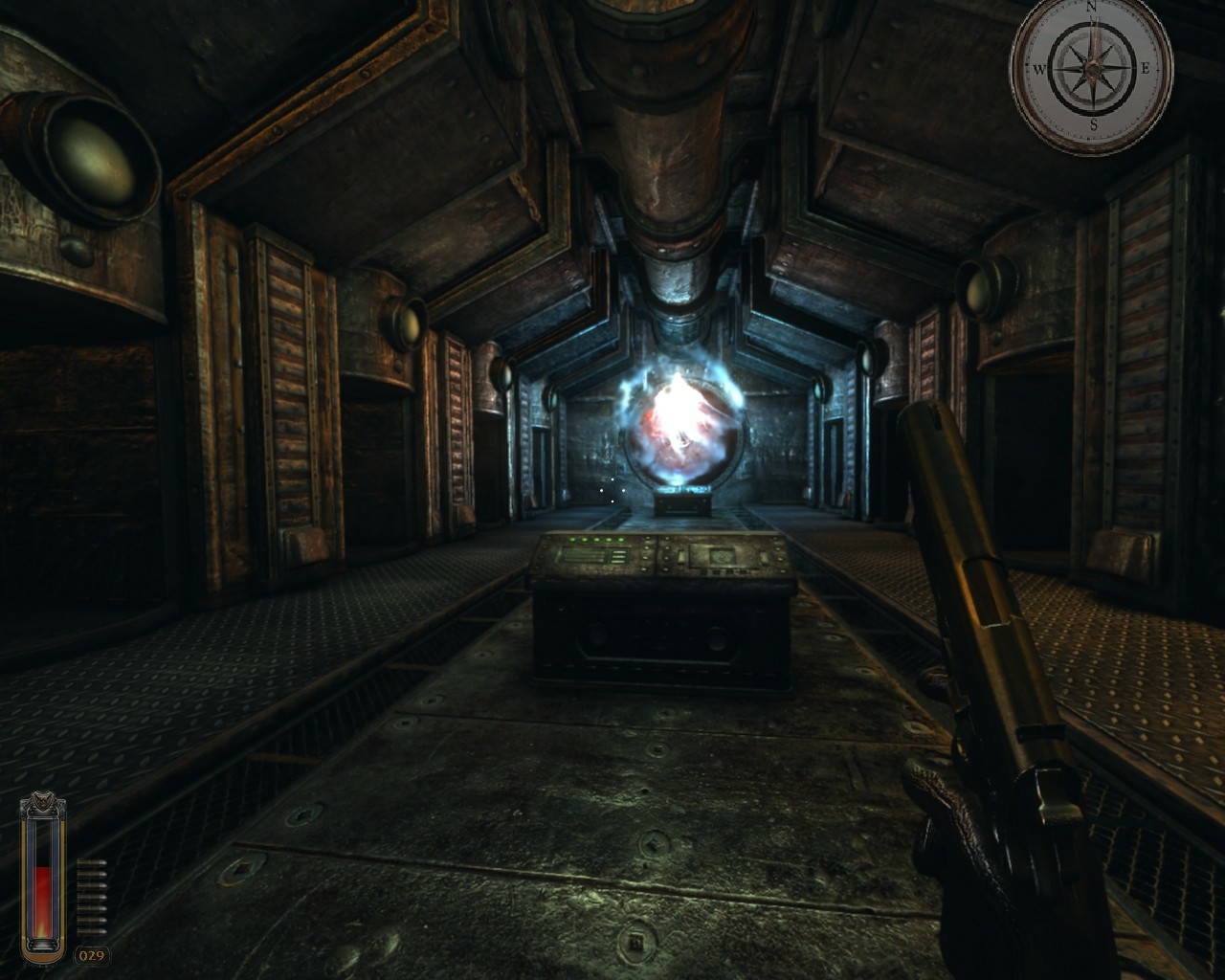
Task: Flip the lever left of the console's dial screen
Action: [x=681, y=556]
